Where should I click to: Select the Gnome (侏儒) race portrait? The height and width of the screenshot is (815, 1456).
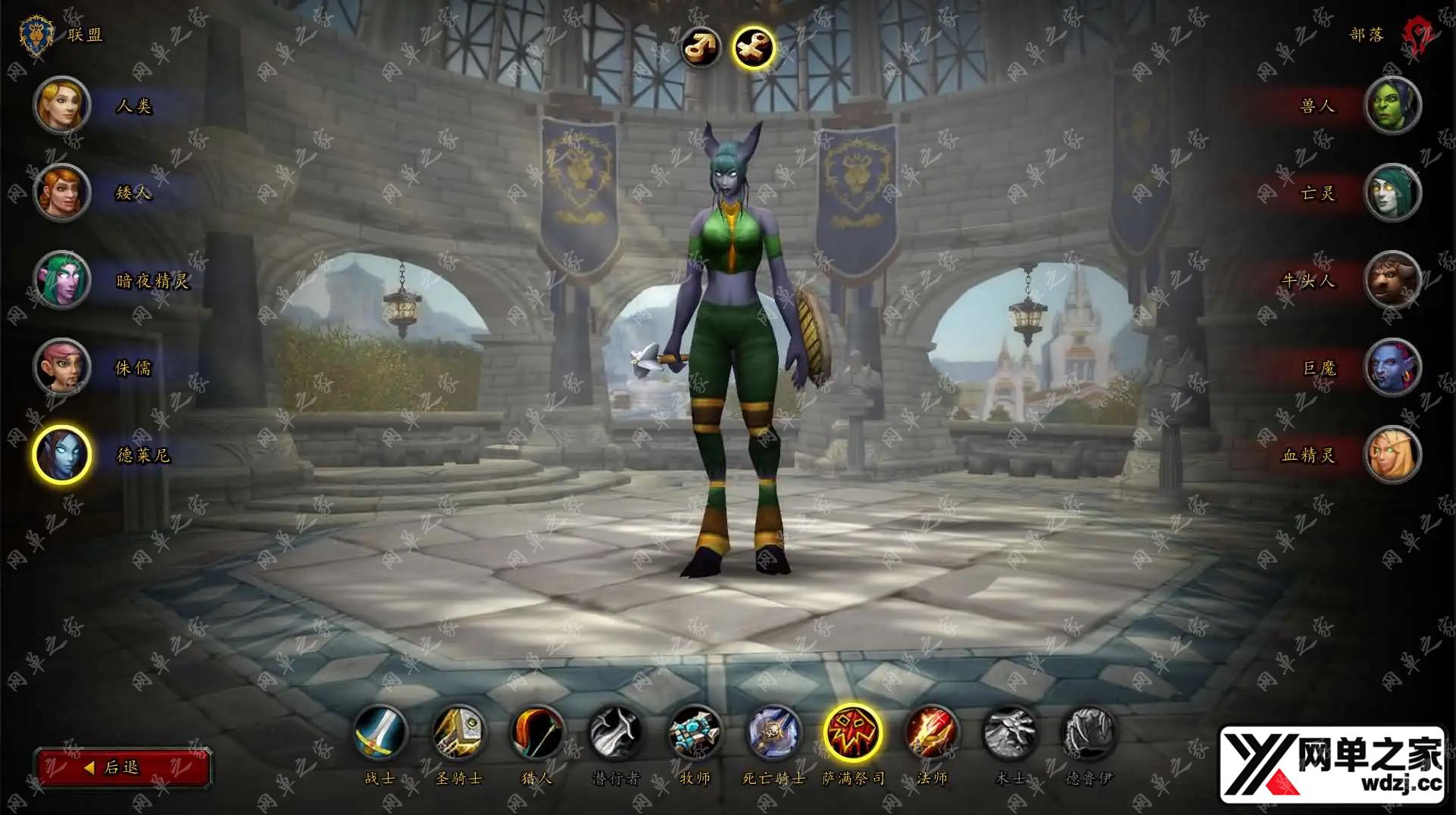[62, 367]
